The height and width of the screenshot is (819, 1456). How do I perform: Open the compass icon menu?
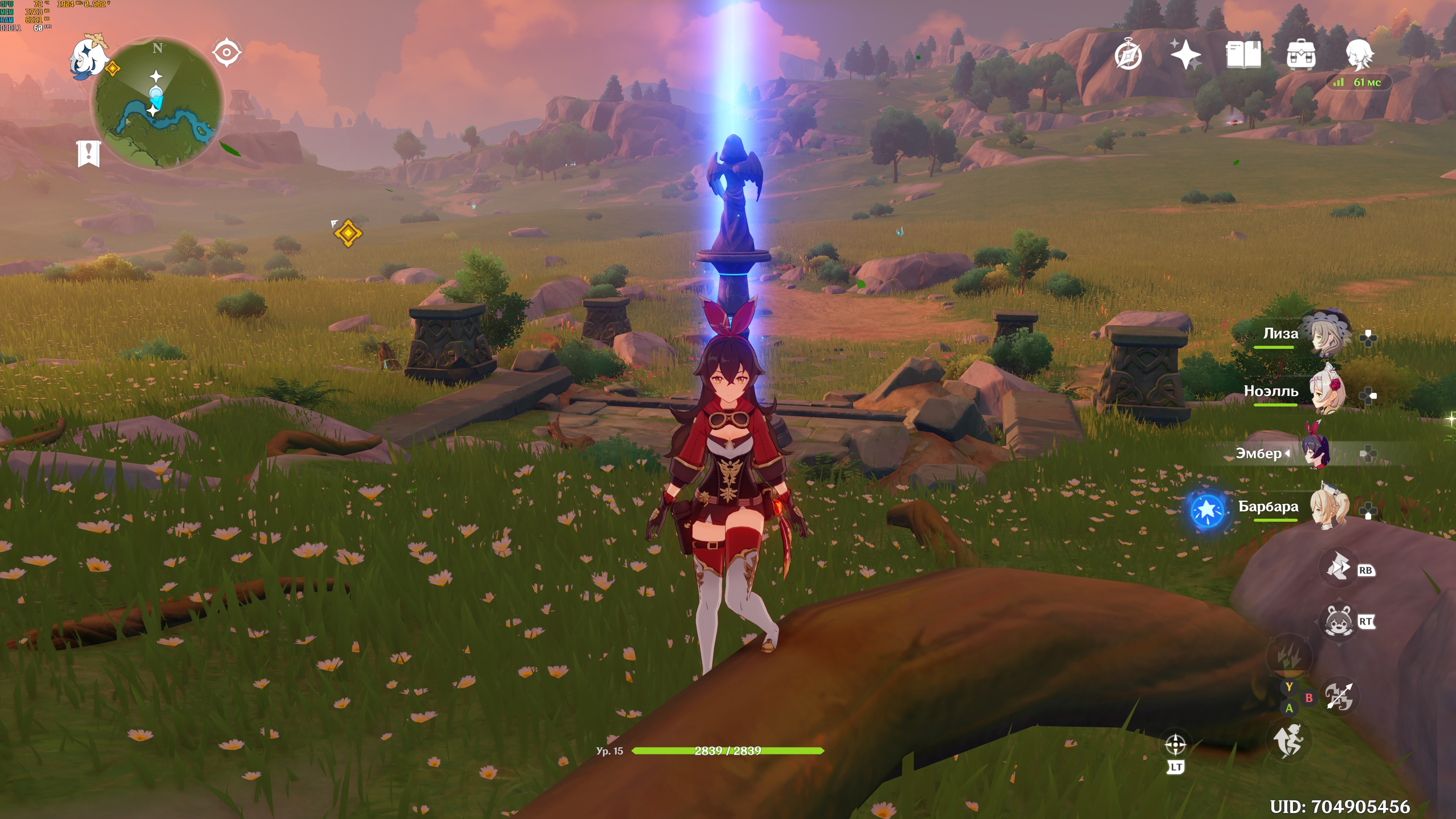(1128, 55)
